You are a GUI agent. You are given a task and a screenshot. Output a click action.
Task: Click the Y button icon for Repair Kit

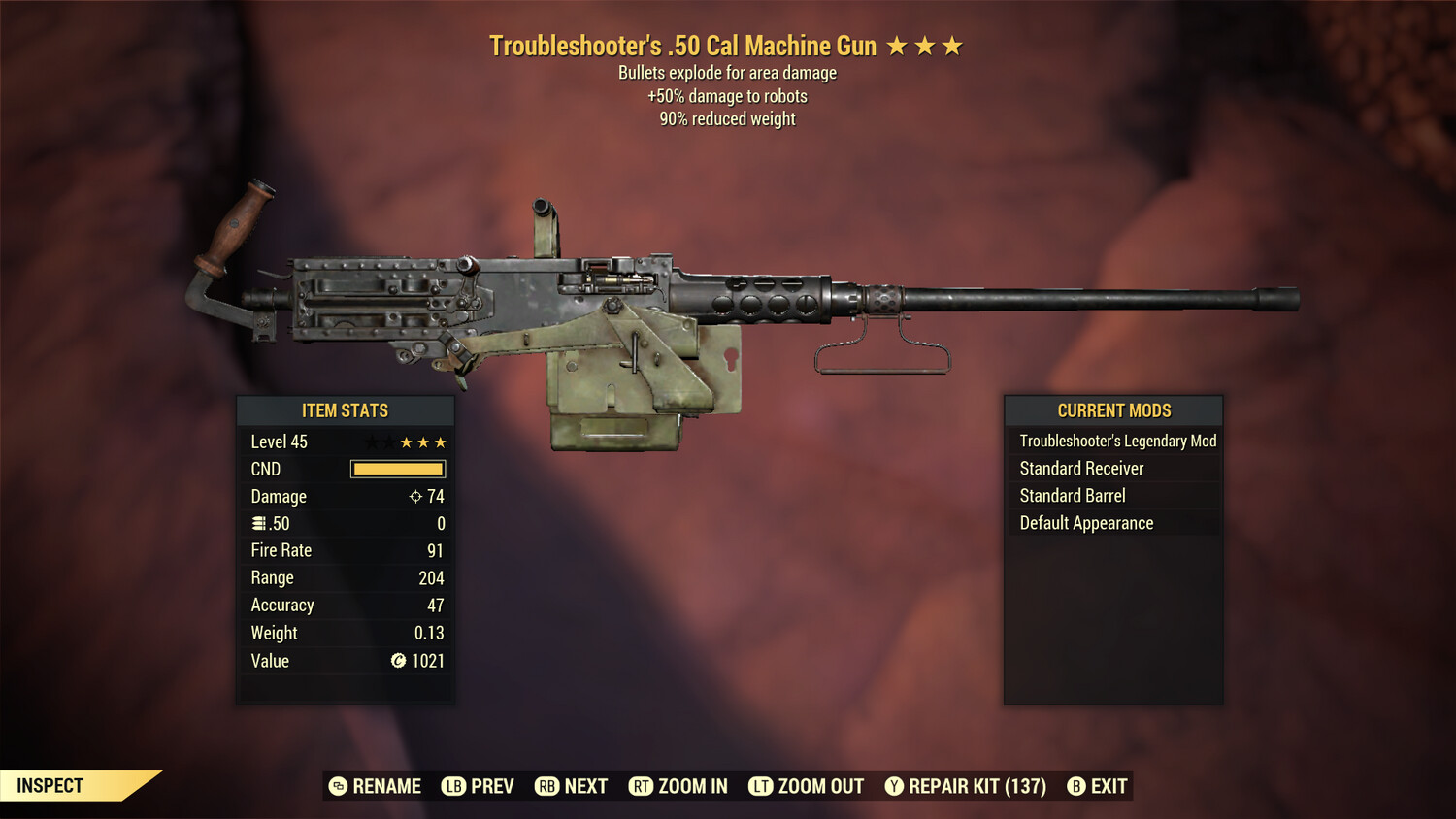(x=894, y=786)
